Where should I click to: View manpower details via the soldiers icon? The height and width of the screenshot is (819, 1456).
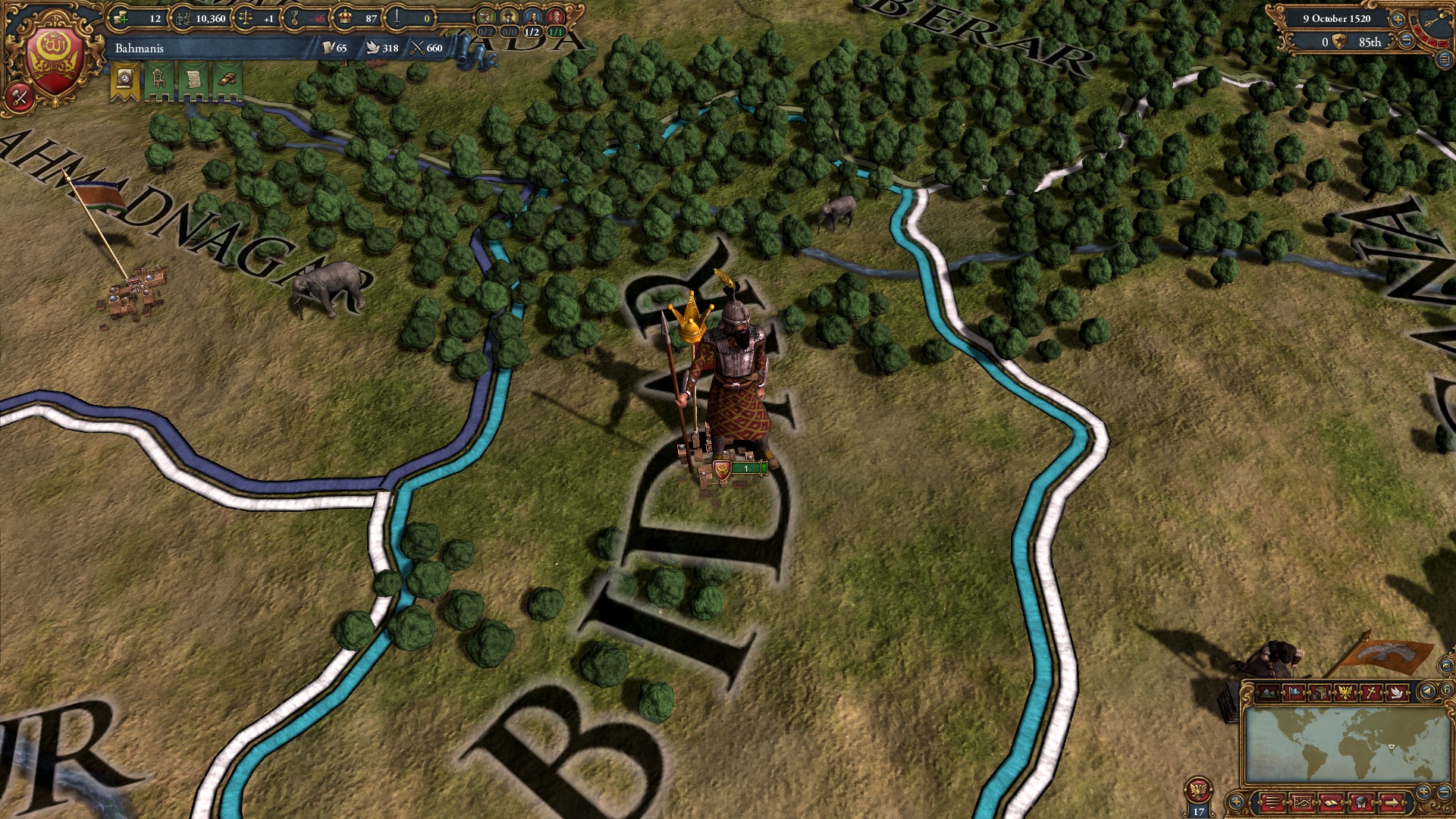(x=184, y=17)
